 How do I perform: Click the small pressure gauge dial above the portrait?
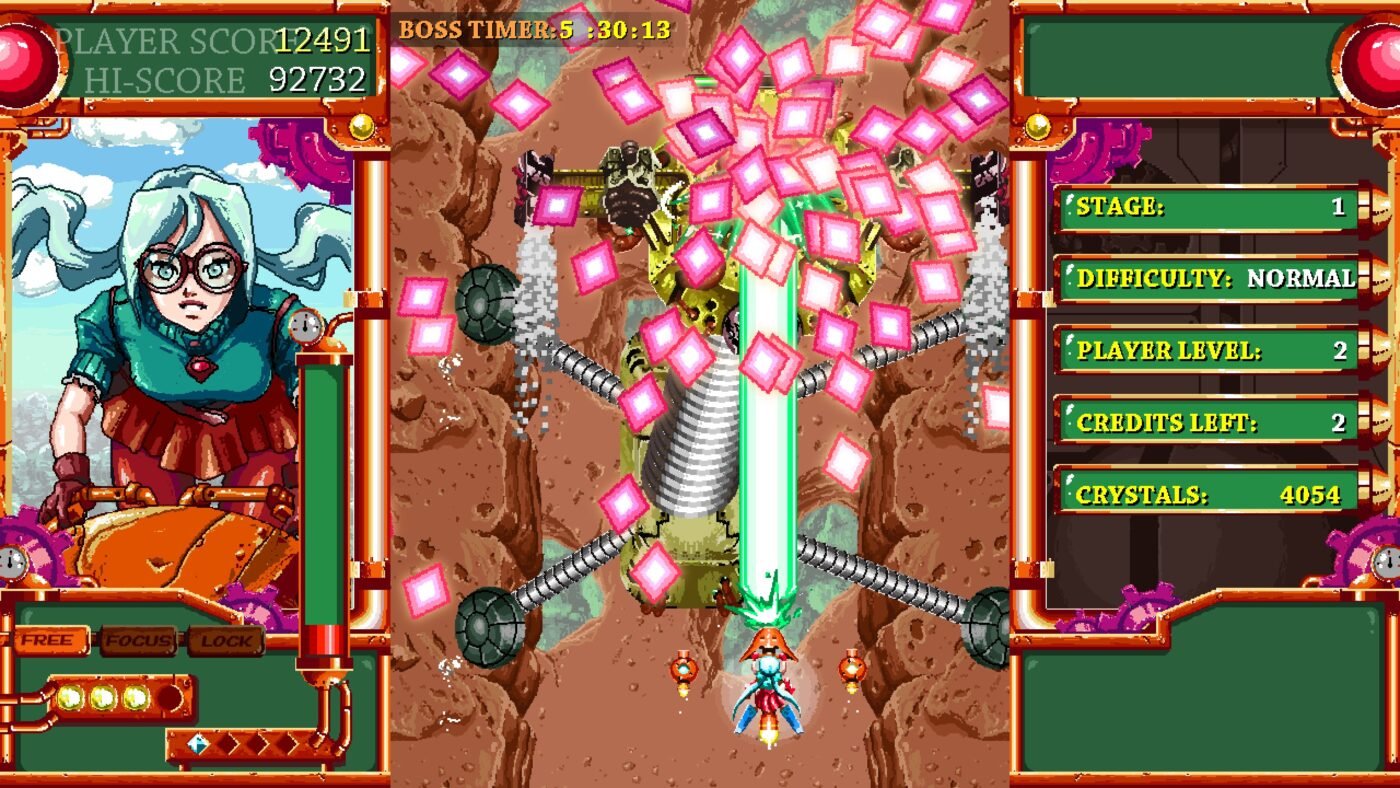point(307,324)
